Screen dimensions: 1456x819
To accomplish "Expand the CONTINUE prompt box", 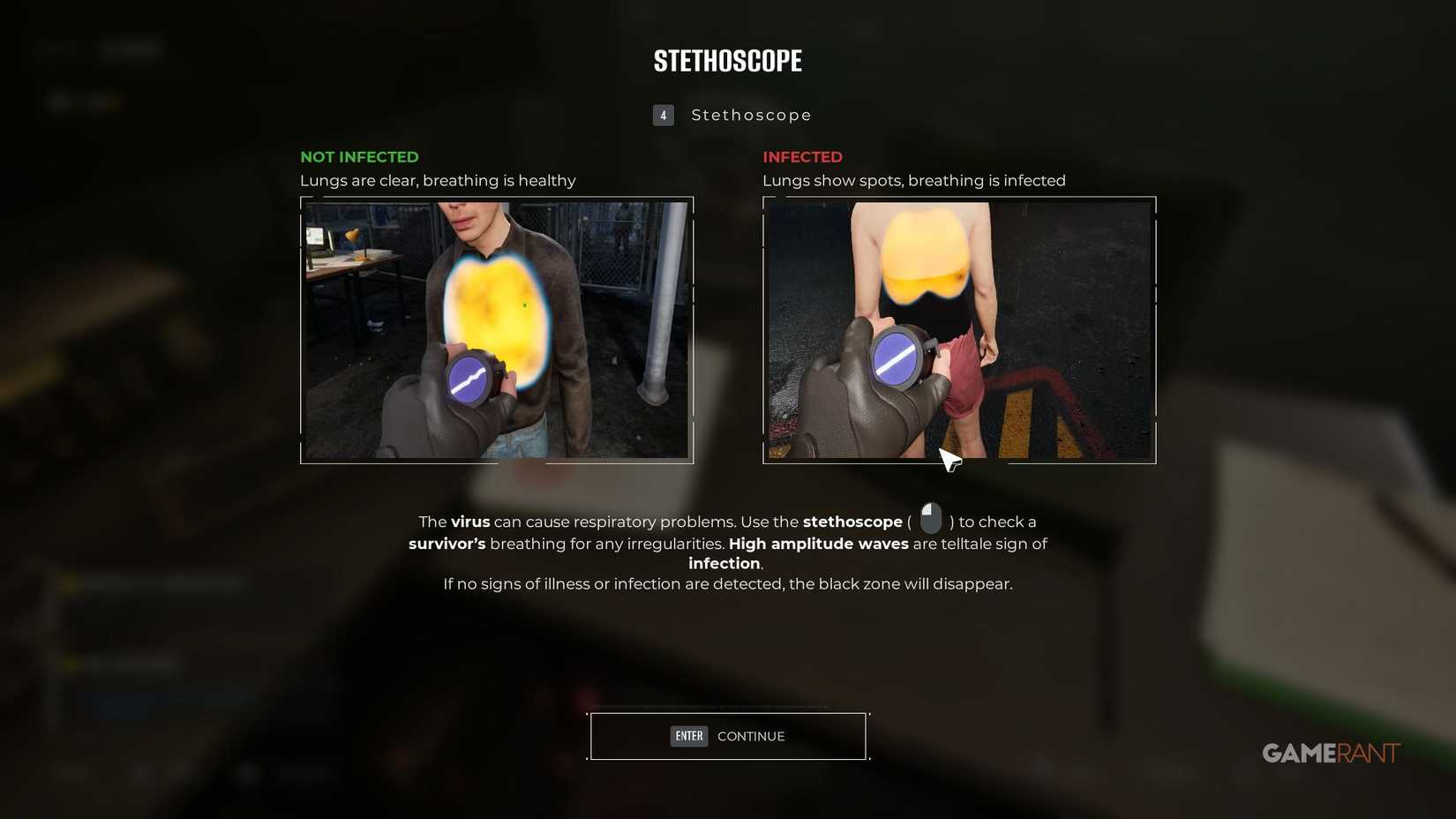I will coord(727,735).
